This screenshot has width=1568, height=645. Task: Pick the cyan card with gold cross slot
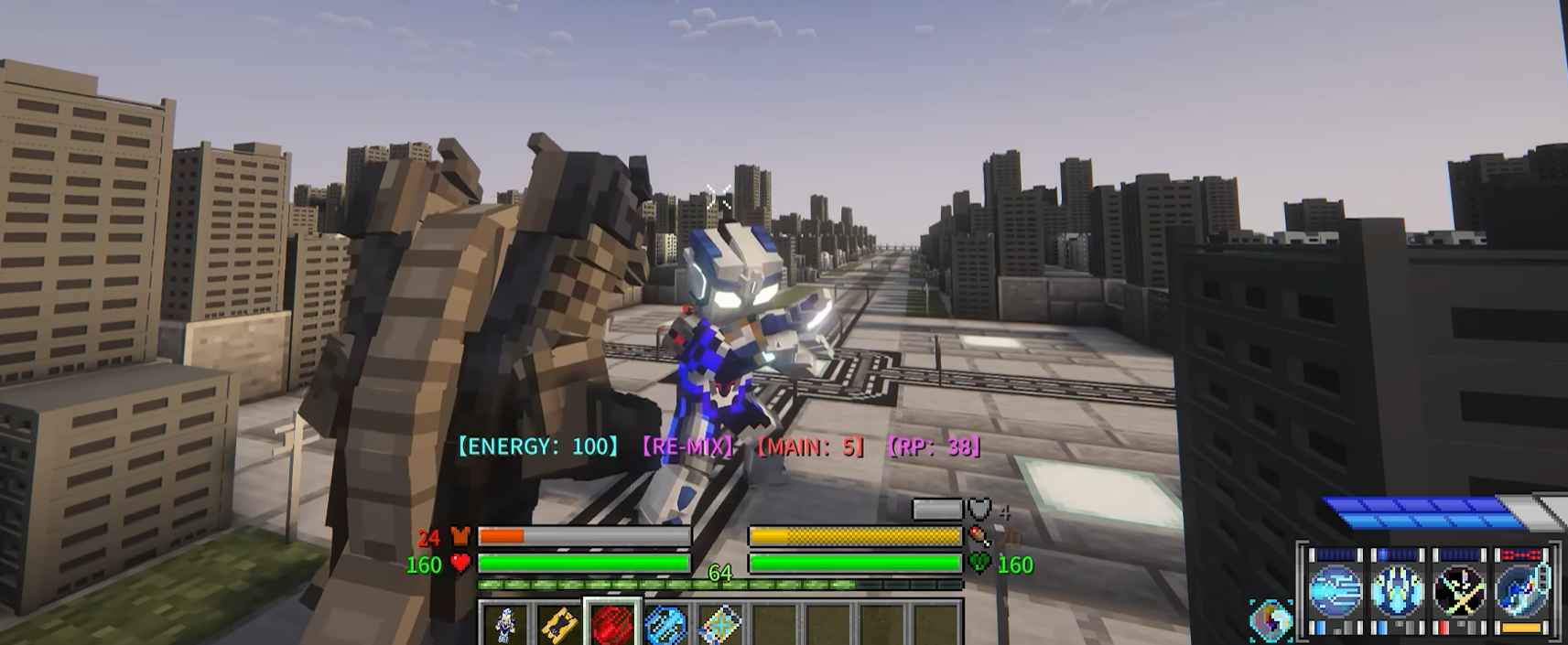pyautogui.click(x=720, y=625)
